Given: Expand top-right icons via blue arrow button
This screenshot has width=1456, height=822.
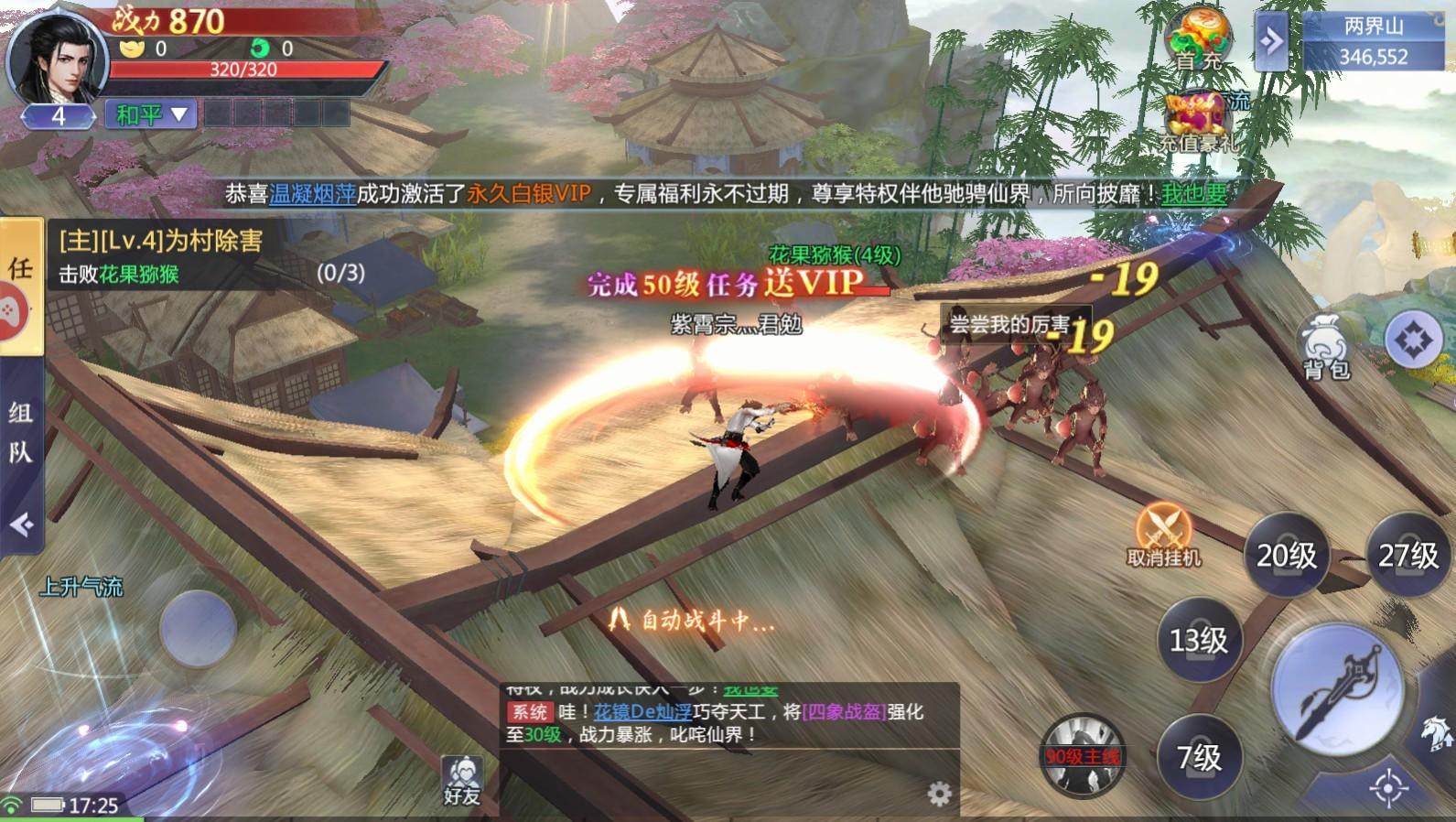Looking at the screenshot, I should pyautogui.click(x=1272, y=40).
